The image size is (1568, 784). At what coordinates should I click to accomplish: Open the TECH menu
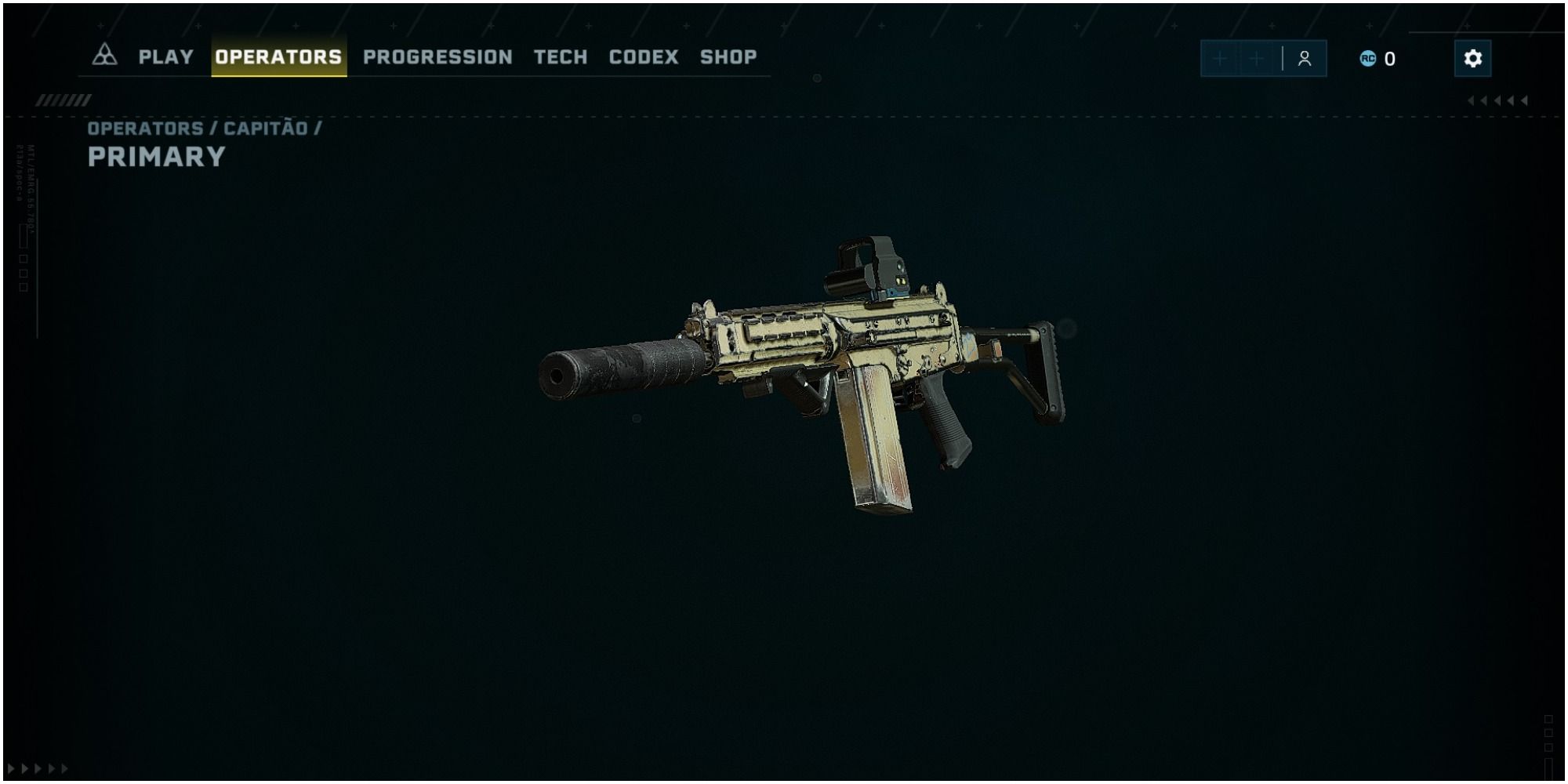pyautogui.click(x=560, y=56)
